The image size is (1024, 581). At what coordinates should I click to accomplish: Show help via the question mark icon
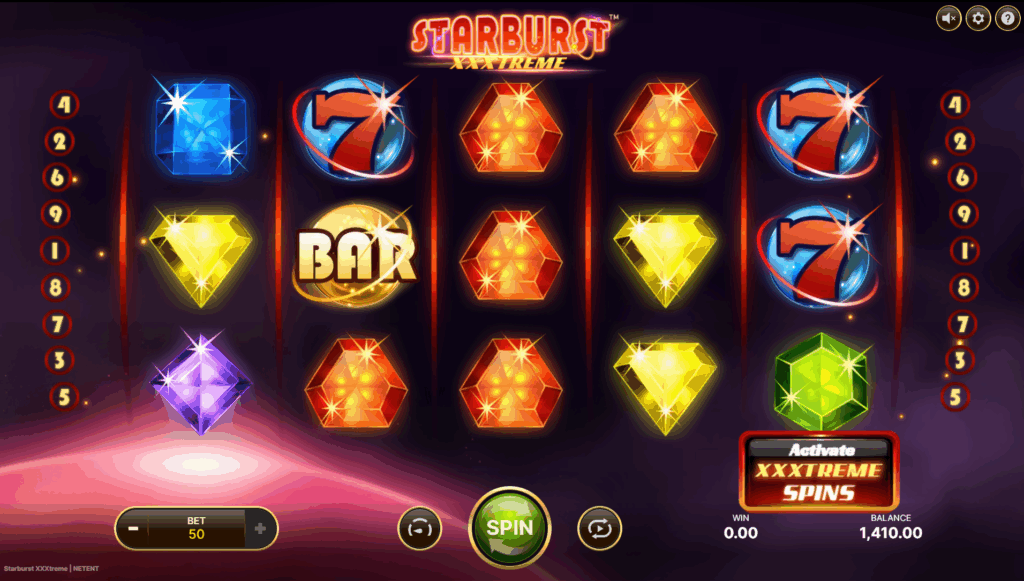pos(1006,18)
